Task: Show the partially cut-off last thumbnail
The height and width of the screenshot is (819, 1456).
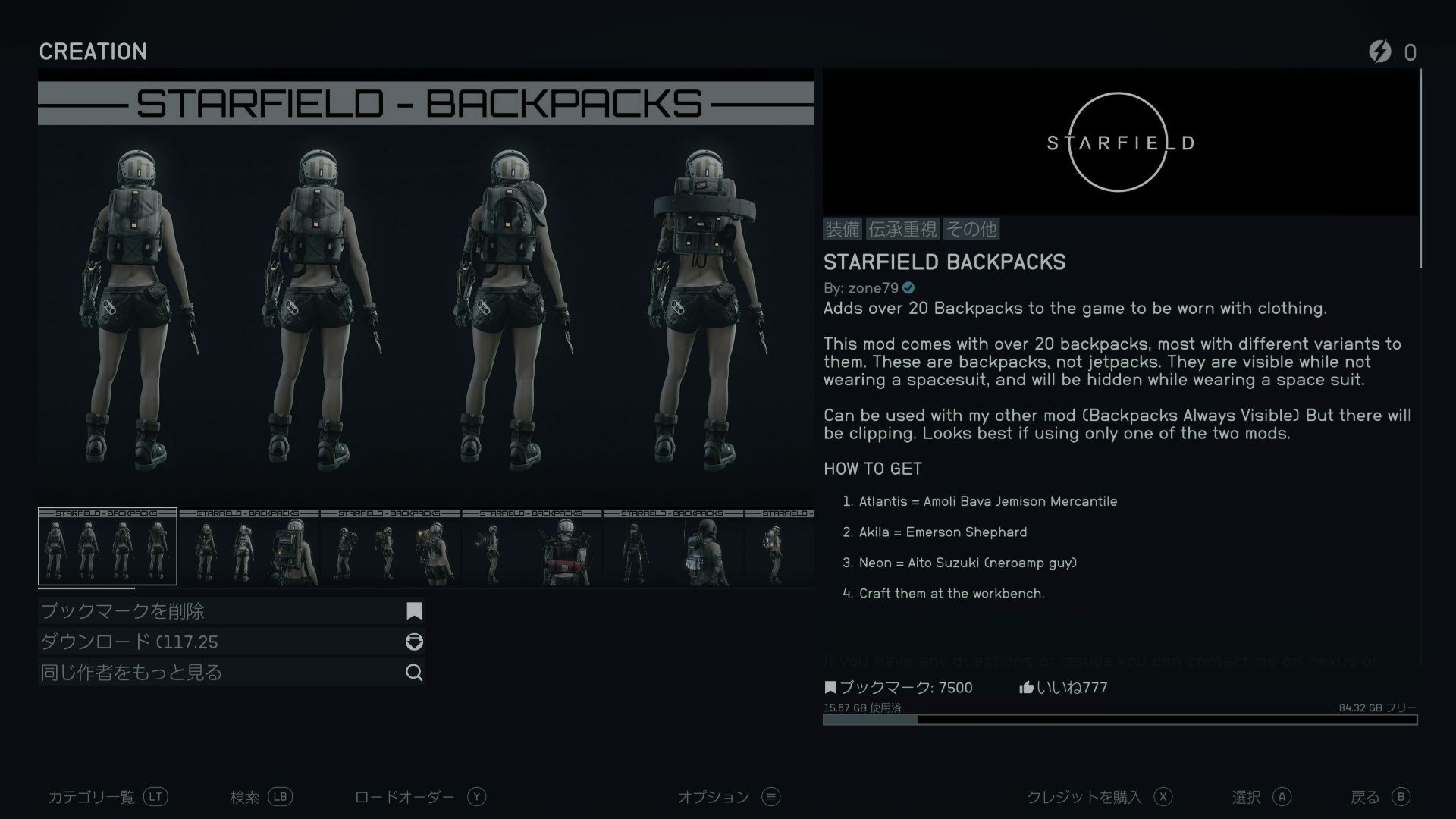Action: (x=779, y=547)
